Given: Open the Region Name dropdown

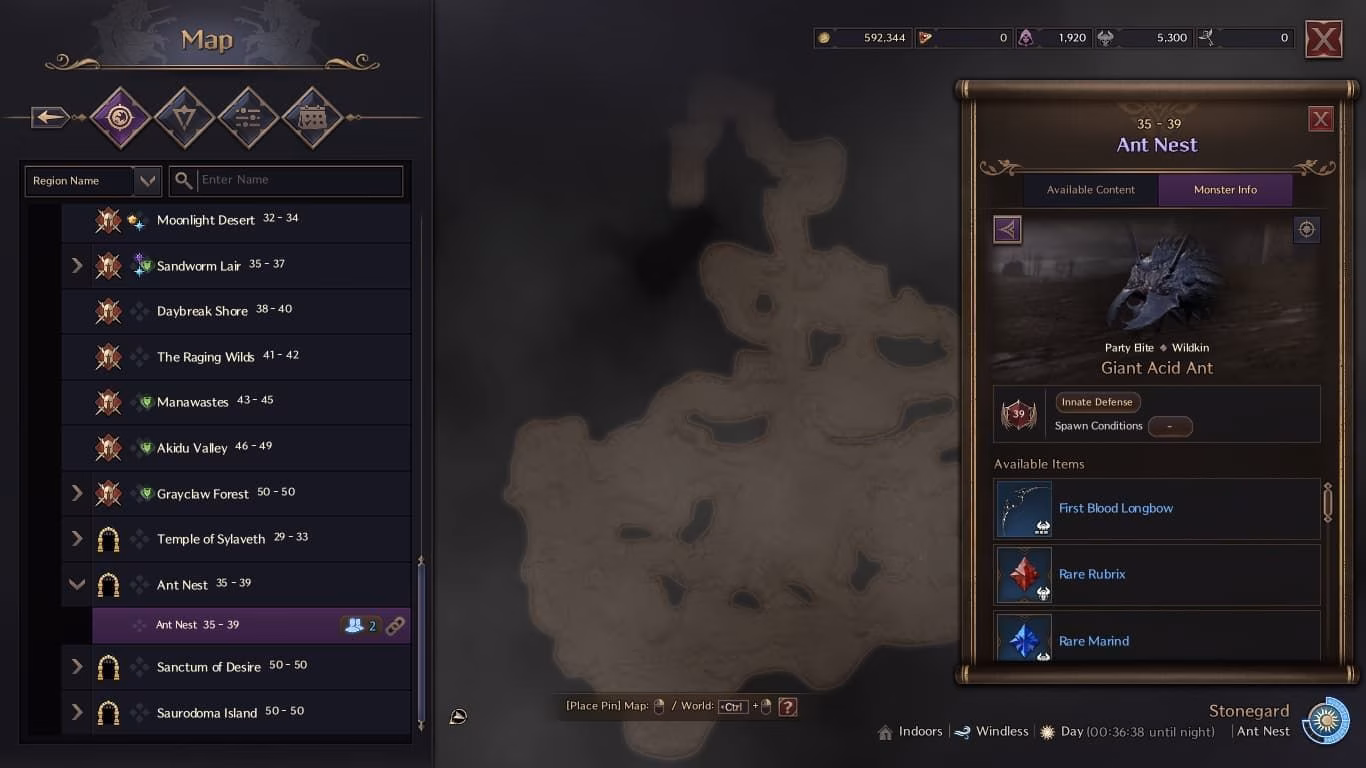Looking at the screenshot, I should 92,181.
